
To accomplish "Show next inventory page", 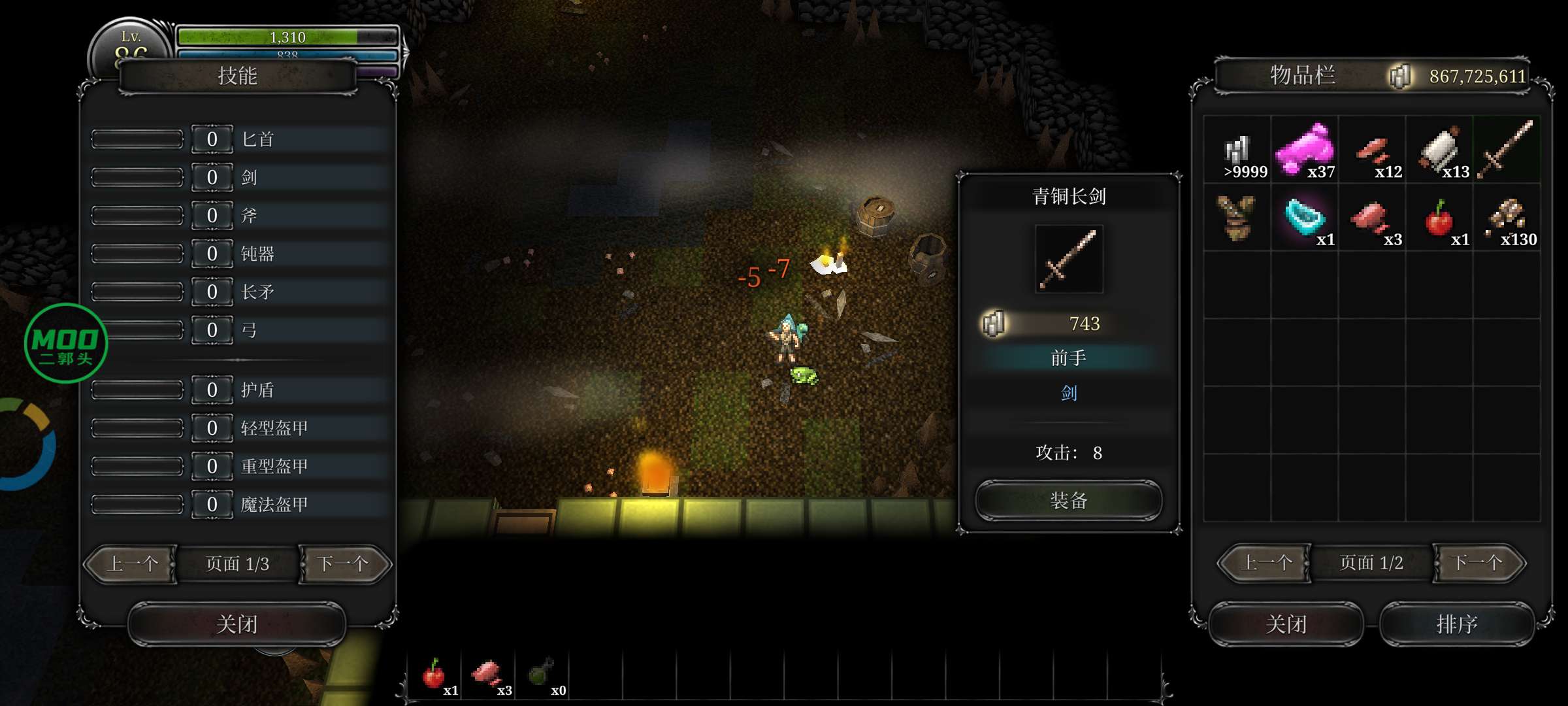I will [1478, 563].
